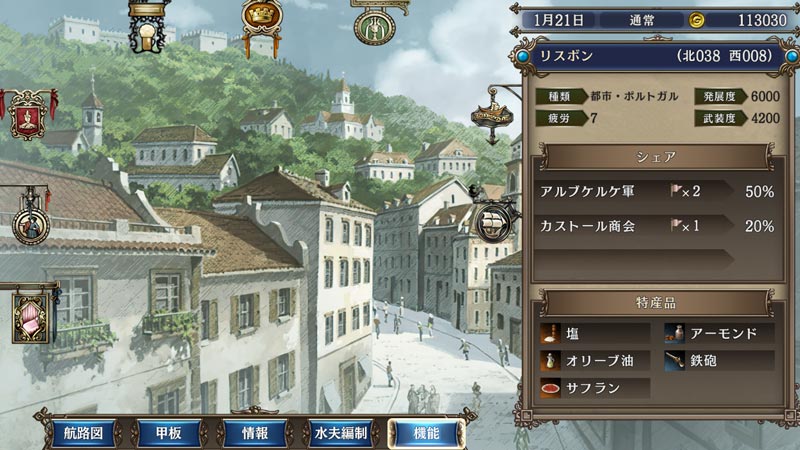This screenshot has height=450, width=800.
Task: Select the 甲板 deck button
Action: coord(160,433)
